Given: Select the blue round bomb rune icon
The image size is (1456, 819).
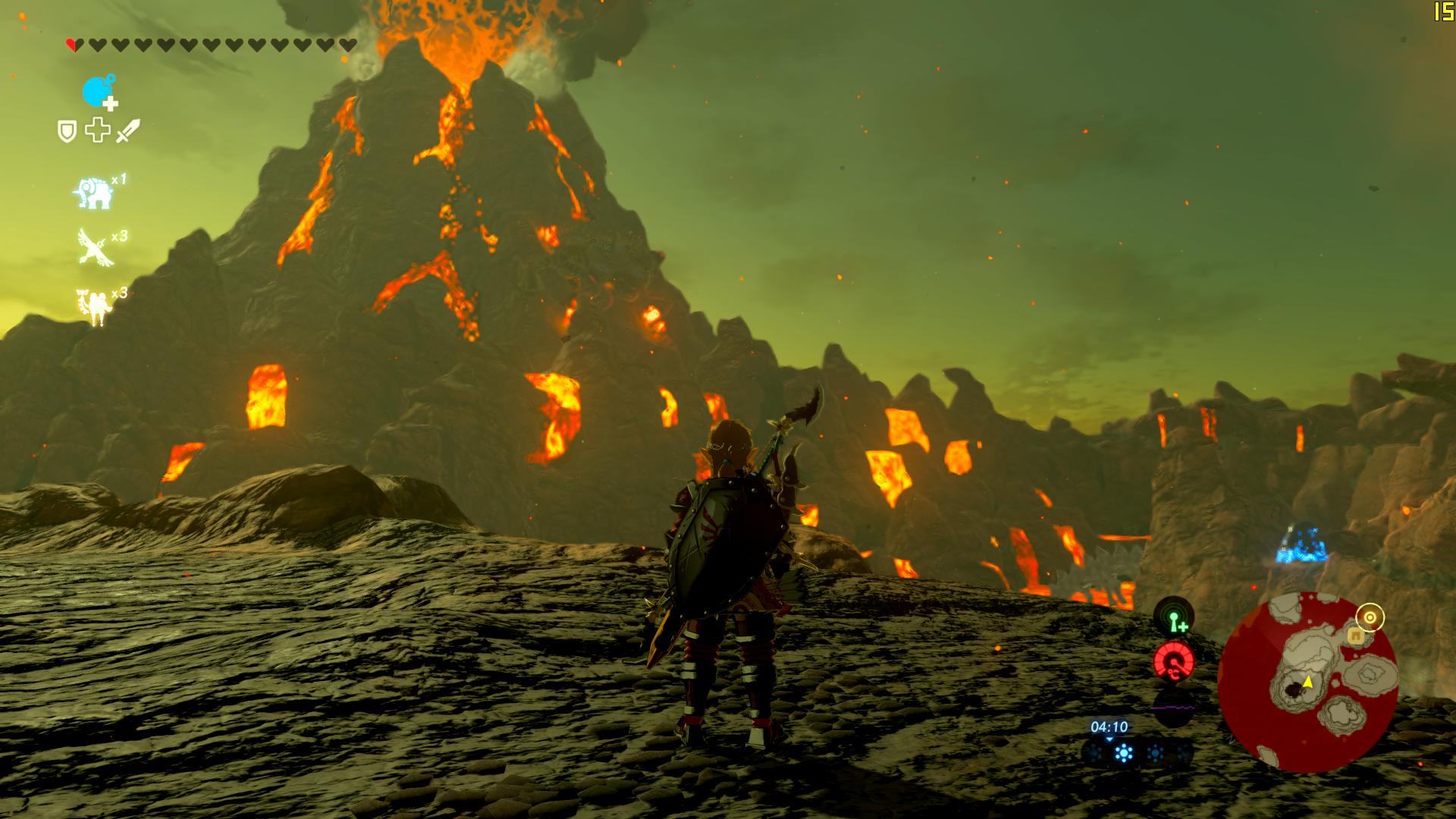Looking at the screenshot, I should (x=97, y=93).
